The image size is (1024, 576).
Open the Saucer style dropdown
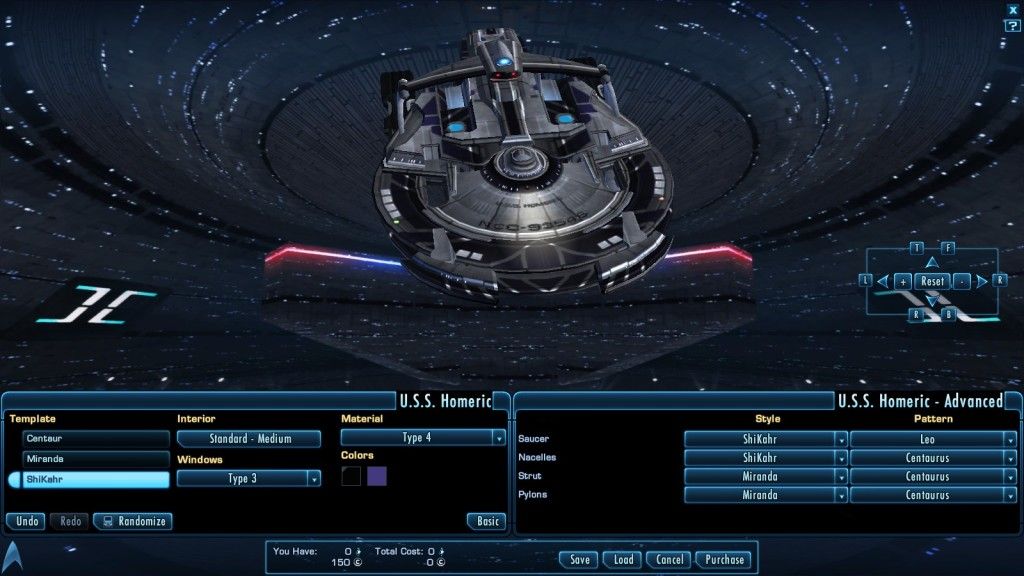click(x=766, y=439)
